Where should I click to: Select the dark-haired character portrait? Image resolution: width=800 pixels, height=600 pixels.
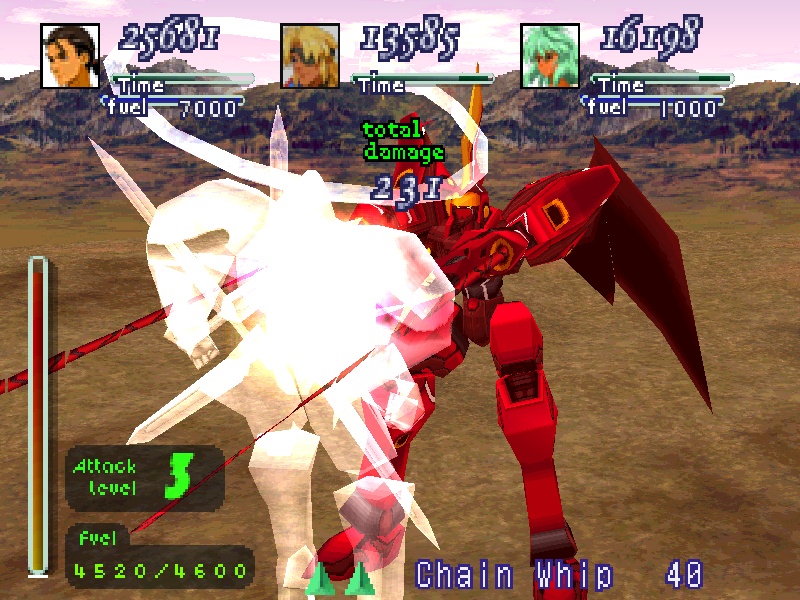coord(70,56)
